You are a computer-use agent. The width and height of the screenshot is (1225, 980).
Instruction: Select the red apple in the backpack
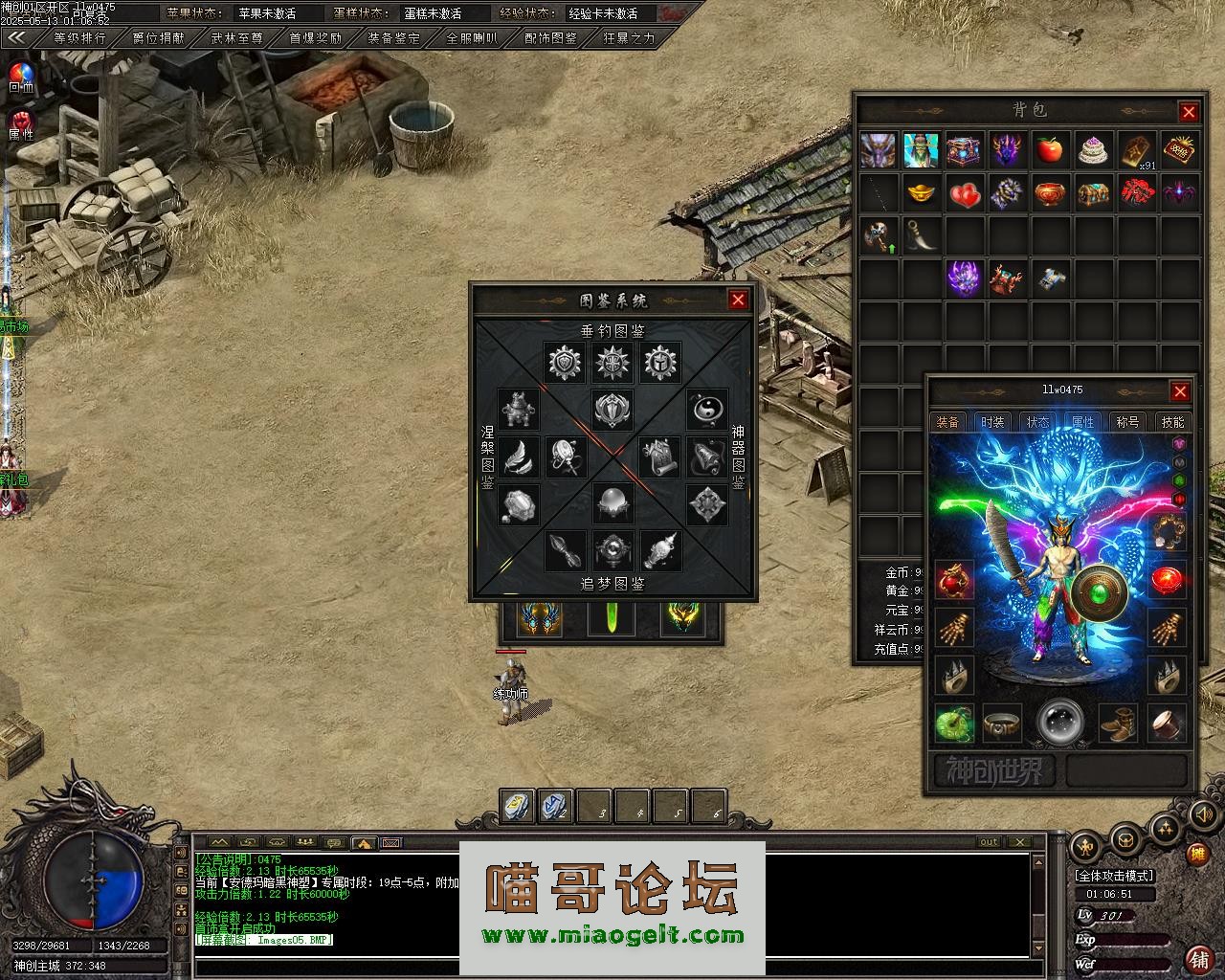(x=1051, y=150)
